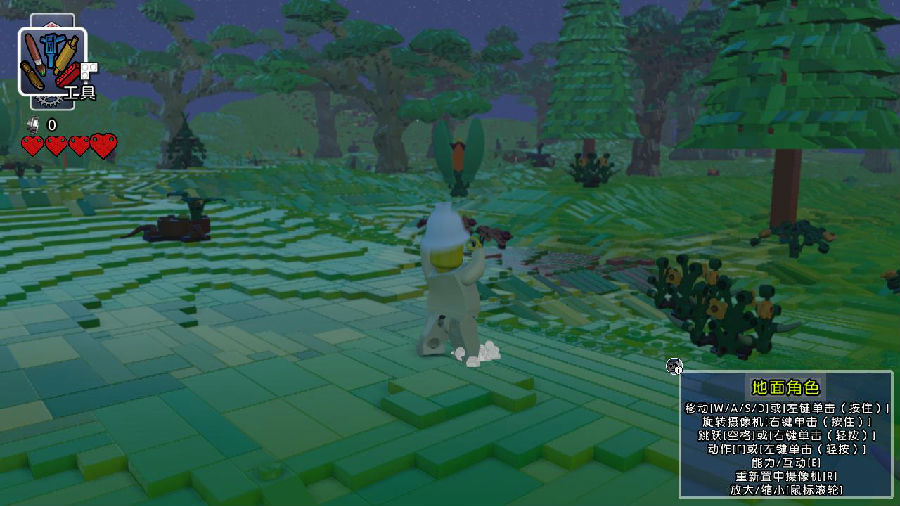Click the info icon above the controls panel
The height and width of the screenshot is (506, 900).
pyautogui.click(x=674, y=365)
